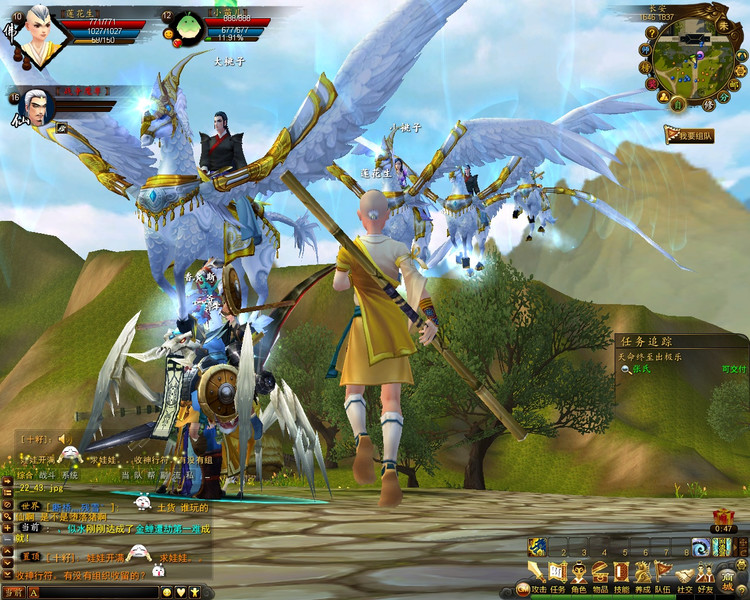Open the 队伍 (Team) flag menu
Screen dimensions: 750x600
[x=663, y=573]
